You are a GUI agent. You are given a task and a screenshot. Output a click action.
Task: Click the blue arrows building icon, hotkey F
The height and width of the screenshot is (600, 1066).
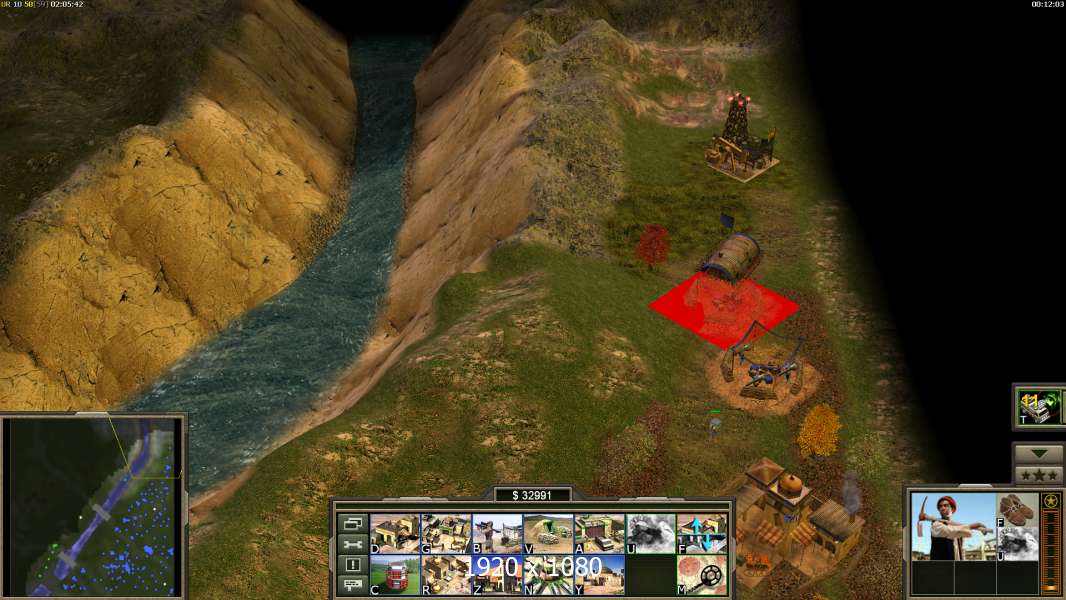702,534
